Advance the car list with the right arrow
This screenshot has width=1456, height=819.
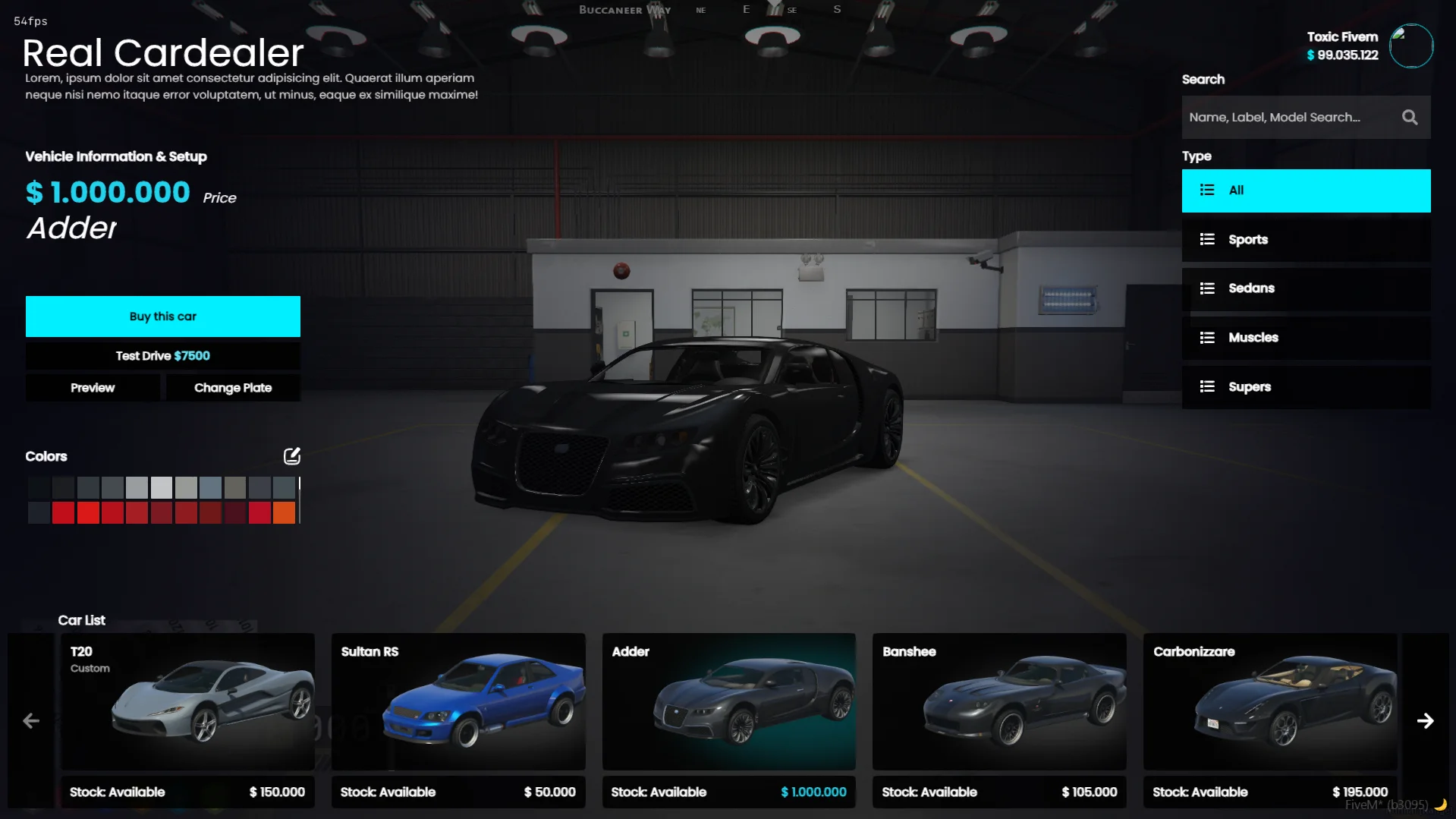point(1426,720)
